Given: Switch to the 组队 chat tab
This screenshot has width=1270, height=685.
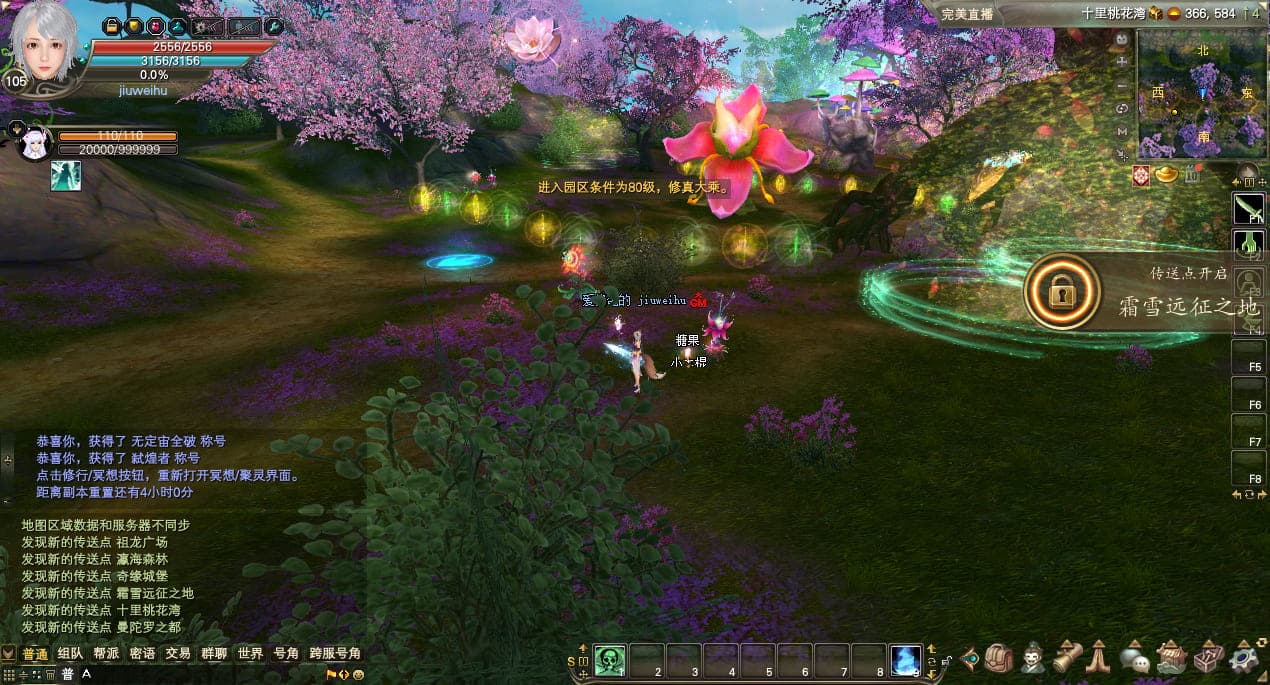Looking at the screenshot, I should [70, 653].
